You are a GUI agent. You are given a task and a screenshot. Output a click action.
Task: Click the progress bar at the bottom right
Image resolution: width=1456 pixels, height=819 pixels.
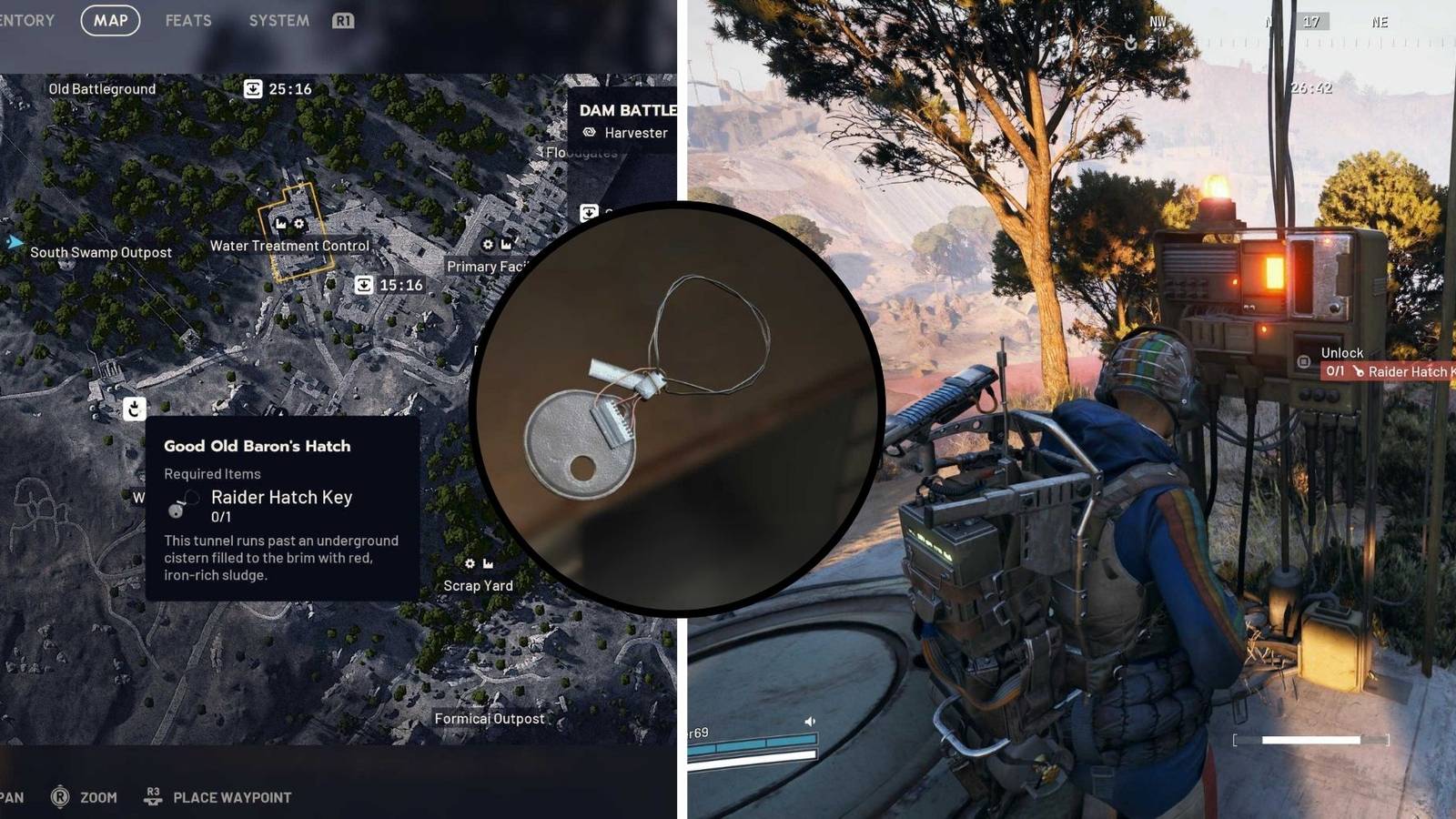(1310, 739)
